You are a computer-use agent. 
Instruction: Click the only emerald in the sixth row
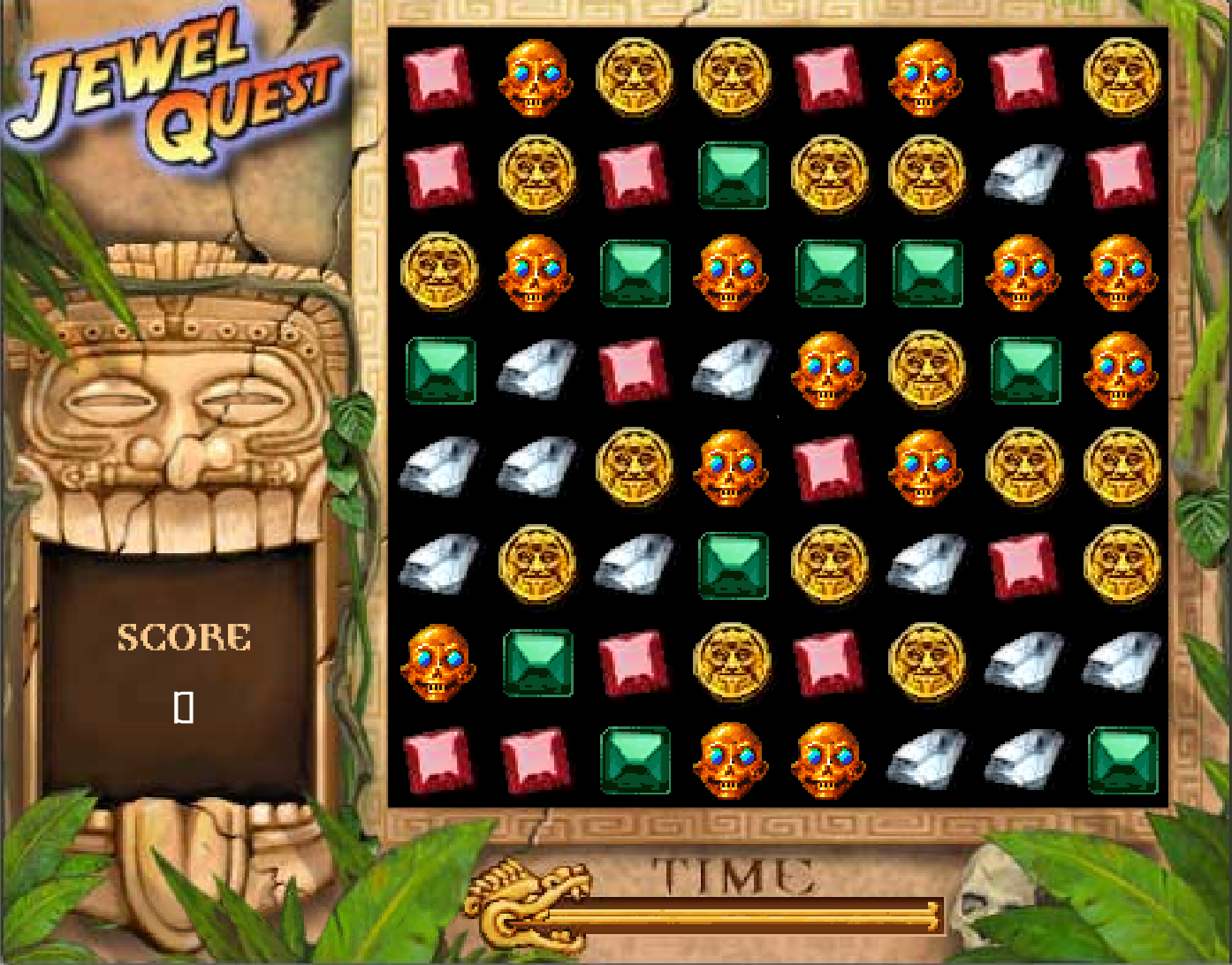pos(732,564)
